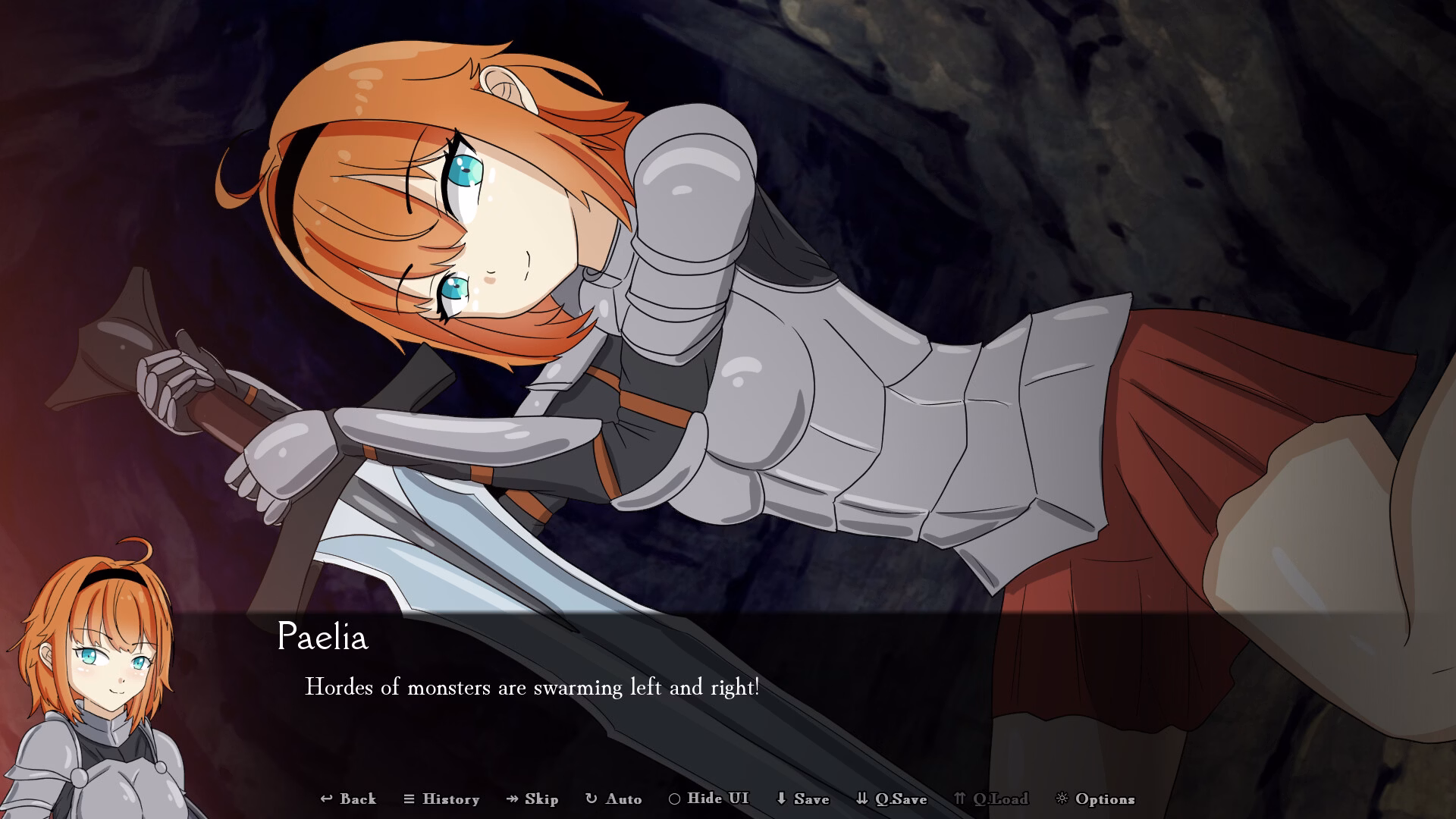Viewport: 1456px width, 819px height.
Task: Open the dialogue History log
Action: tap(441, 799)
